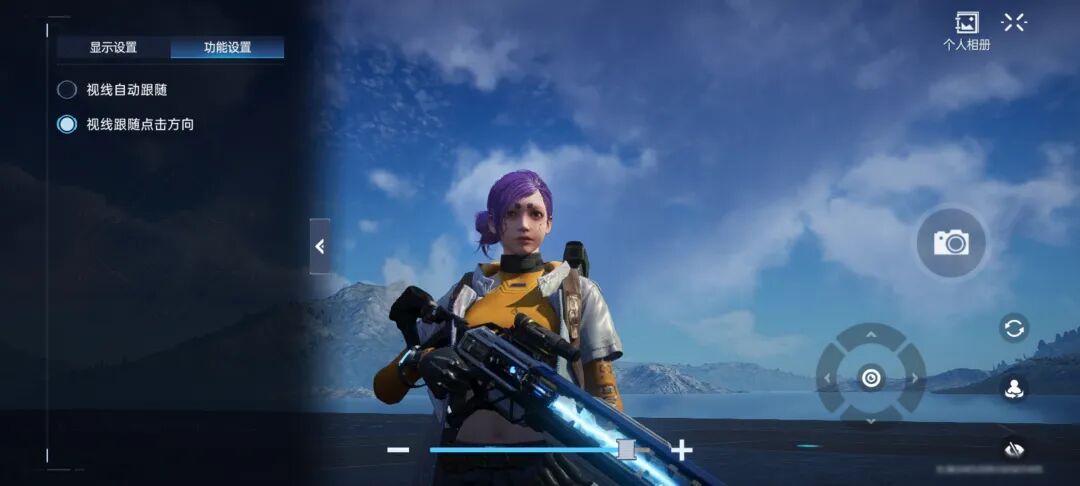Choose the 视线自动跟随 option
1080x486 pixels.
point(67,90)
